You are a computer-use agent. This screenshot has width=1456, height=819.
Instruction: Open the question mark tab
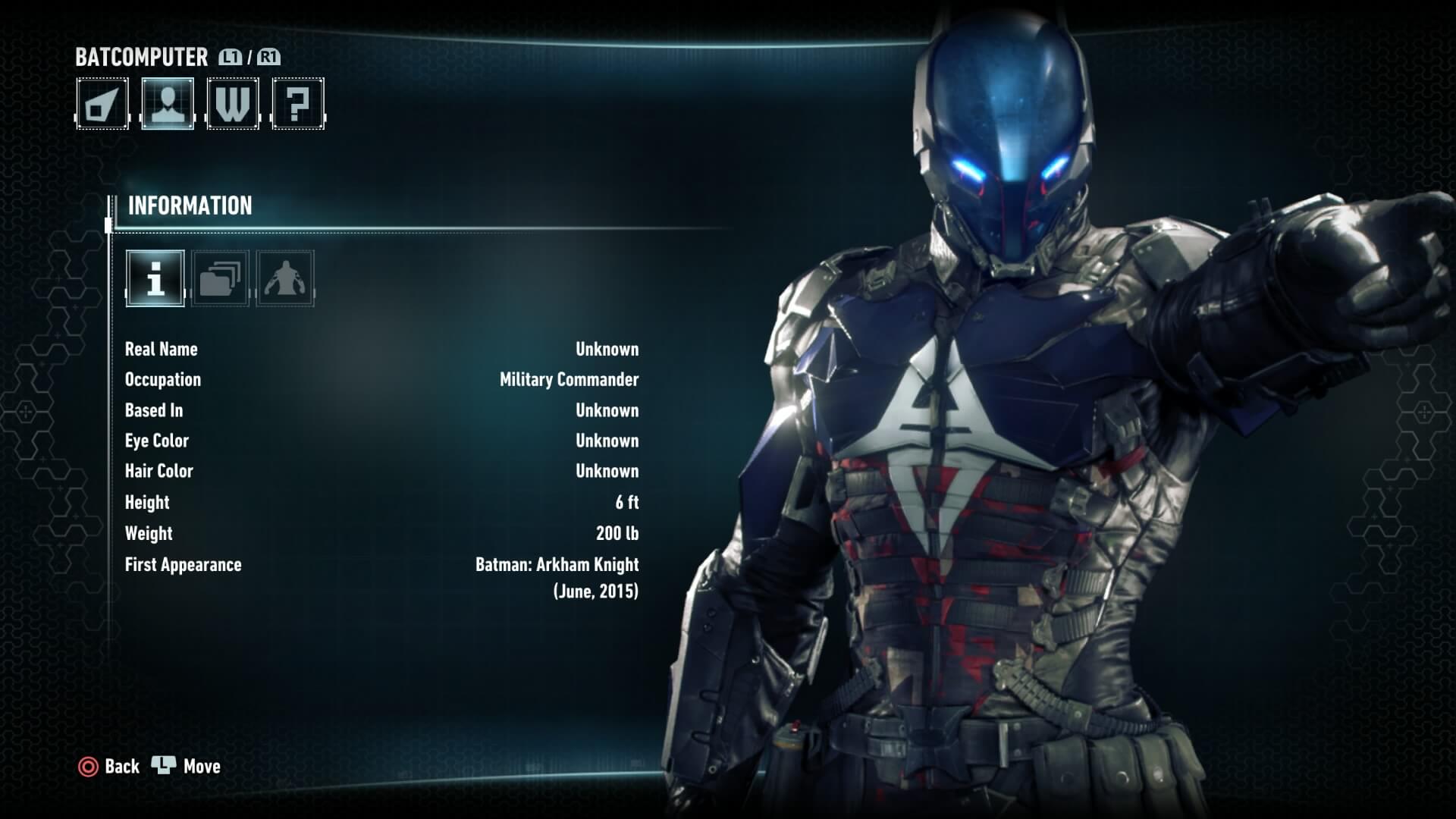click(298, 104)
